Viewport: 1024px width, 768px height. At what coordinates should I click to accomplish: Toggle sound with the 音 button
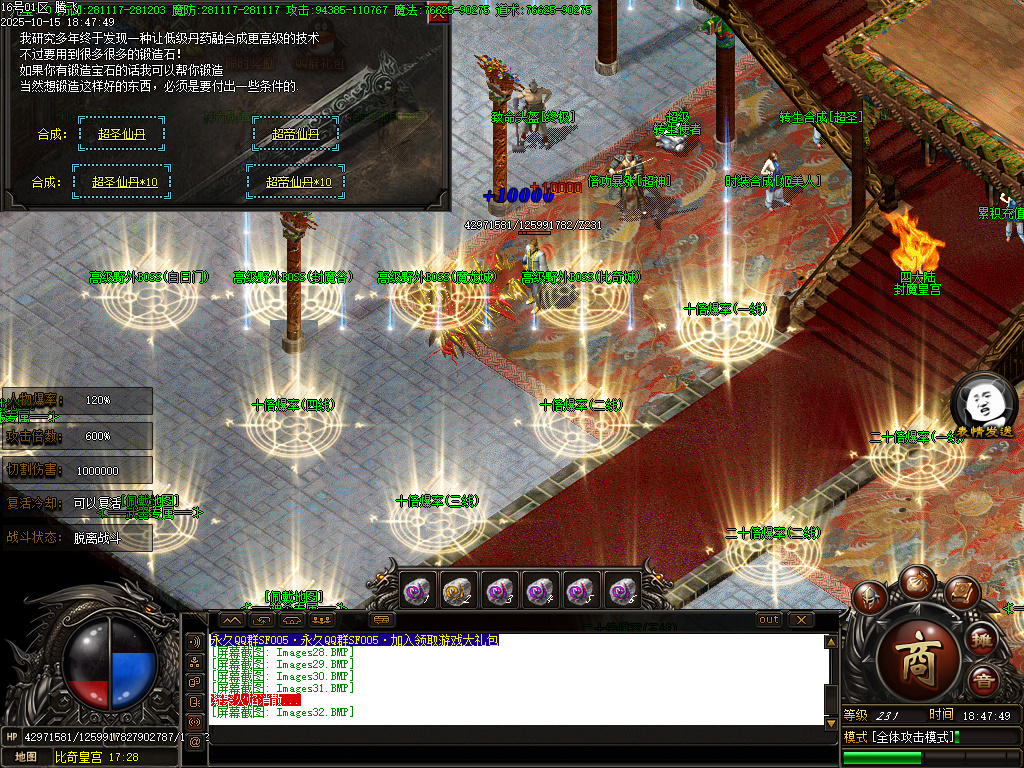click(983, 680)
